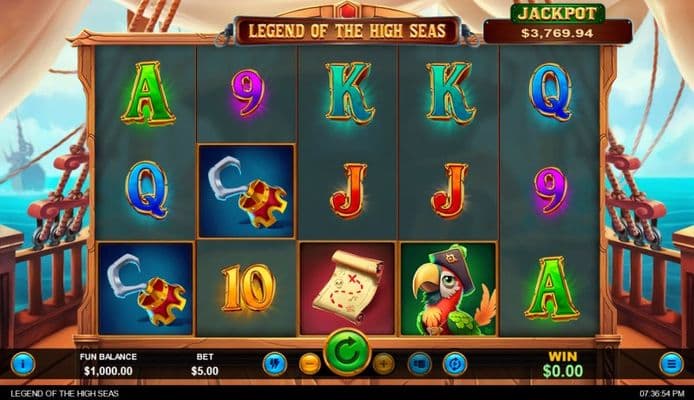Screen dimensions: 694x400
Task: Click the blue bet grid button
Action: pyautogui.click(x=419, y=363)
